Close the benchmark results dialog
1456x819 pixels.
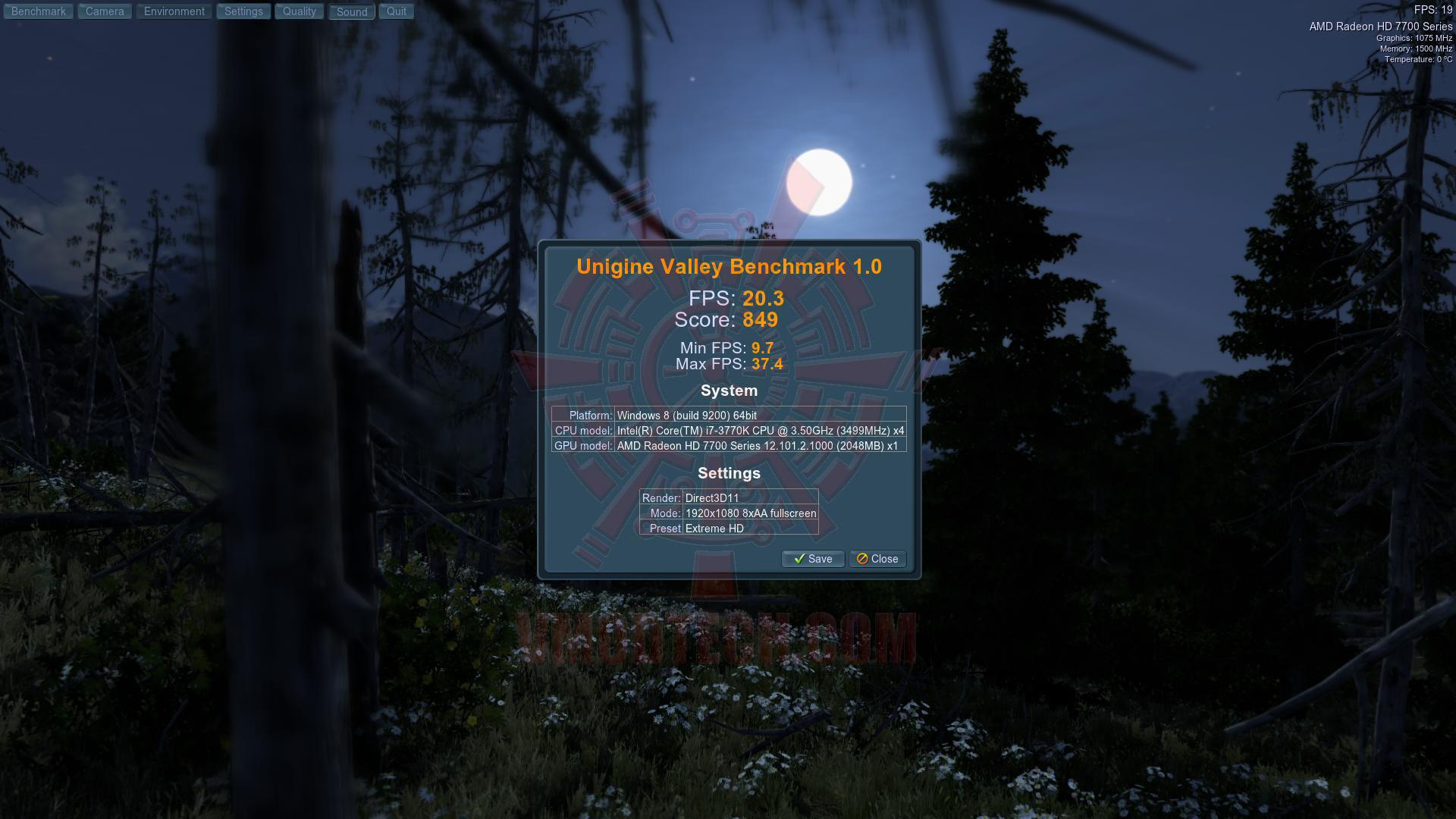click(x=877, y=559)
